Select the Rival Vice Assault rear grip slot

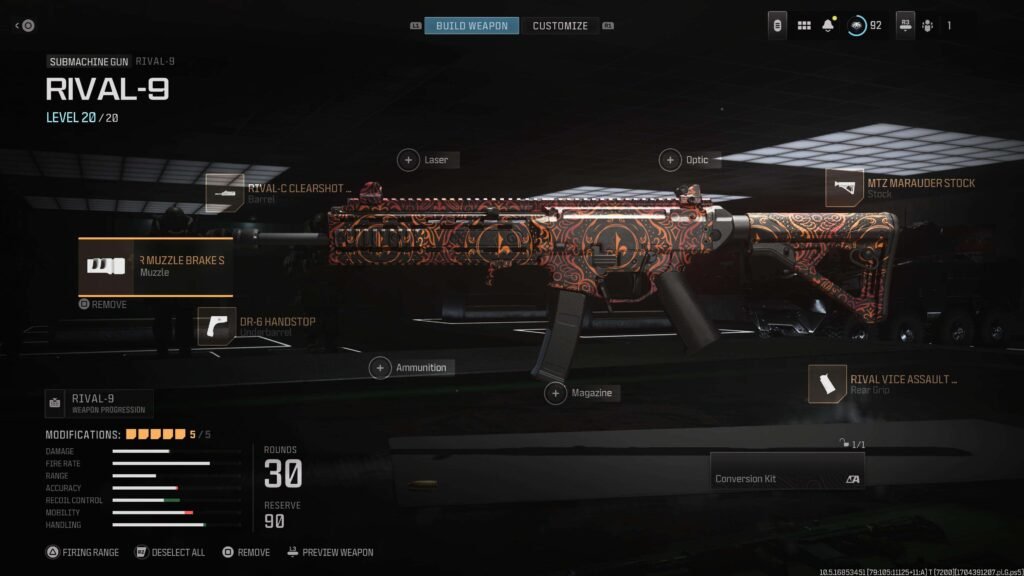tap(828, 385)
